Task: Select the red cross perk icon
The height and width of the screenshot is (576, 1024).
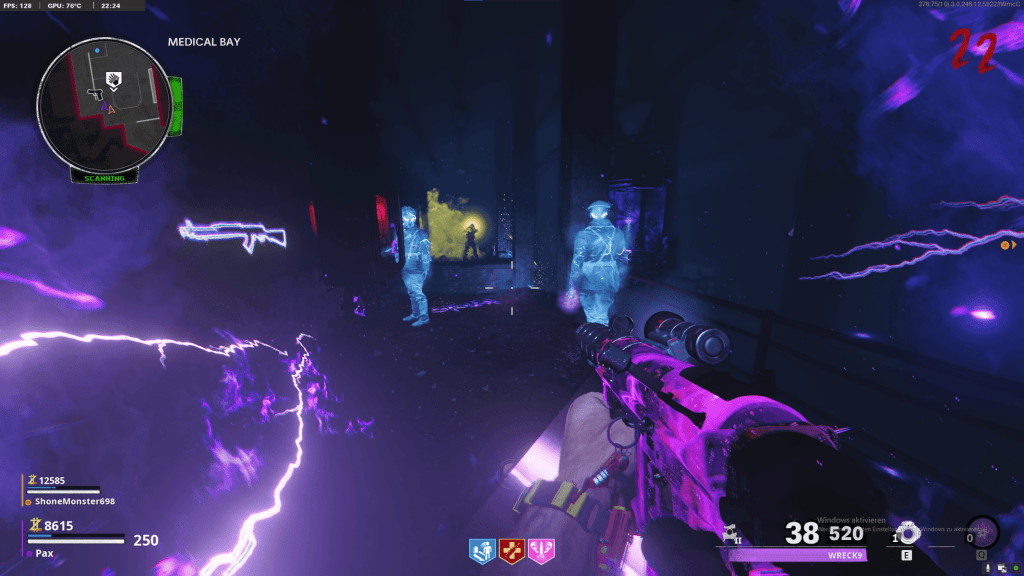Action: tap(512, 549)
